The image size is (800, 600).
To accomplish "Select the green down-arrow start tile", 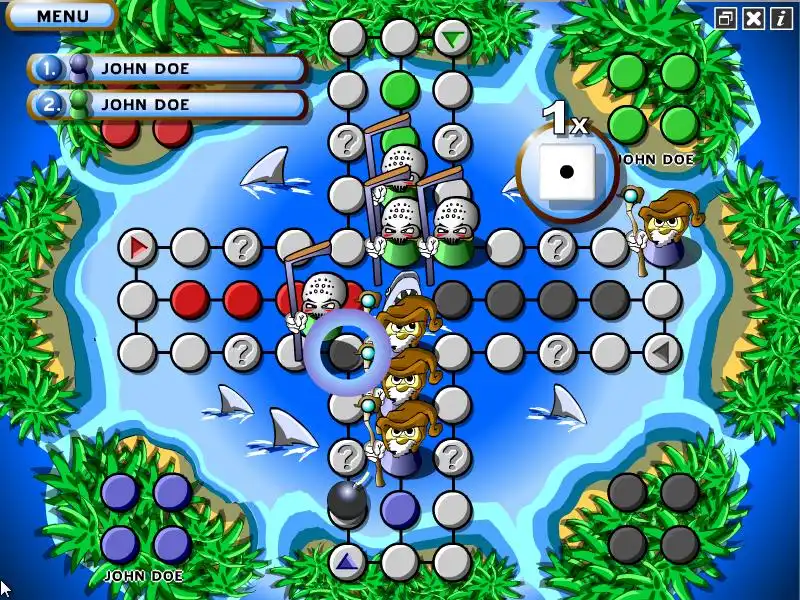I will coord(453,39).
